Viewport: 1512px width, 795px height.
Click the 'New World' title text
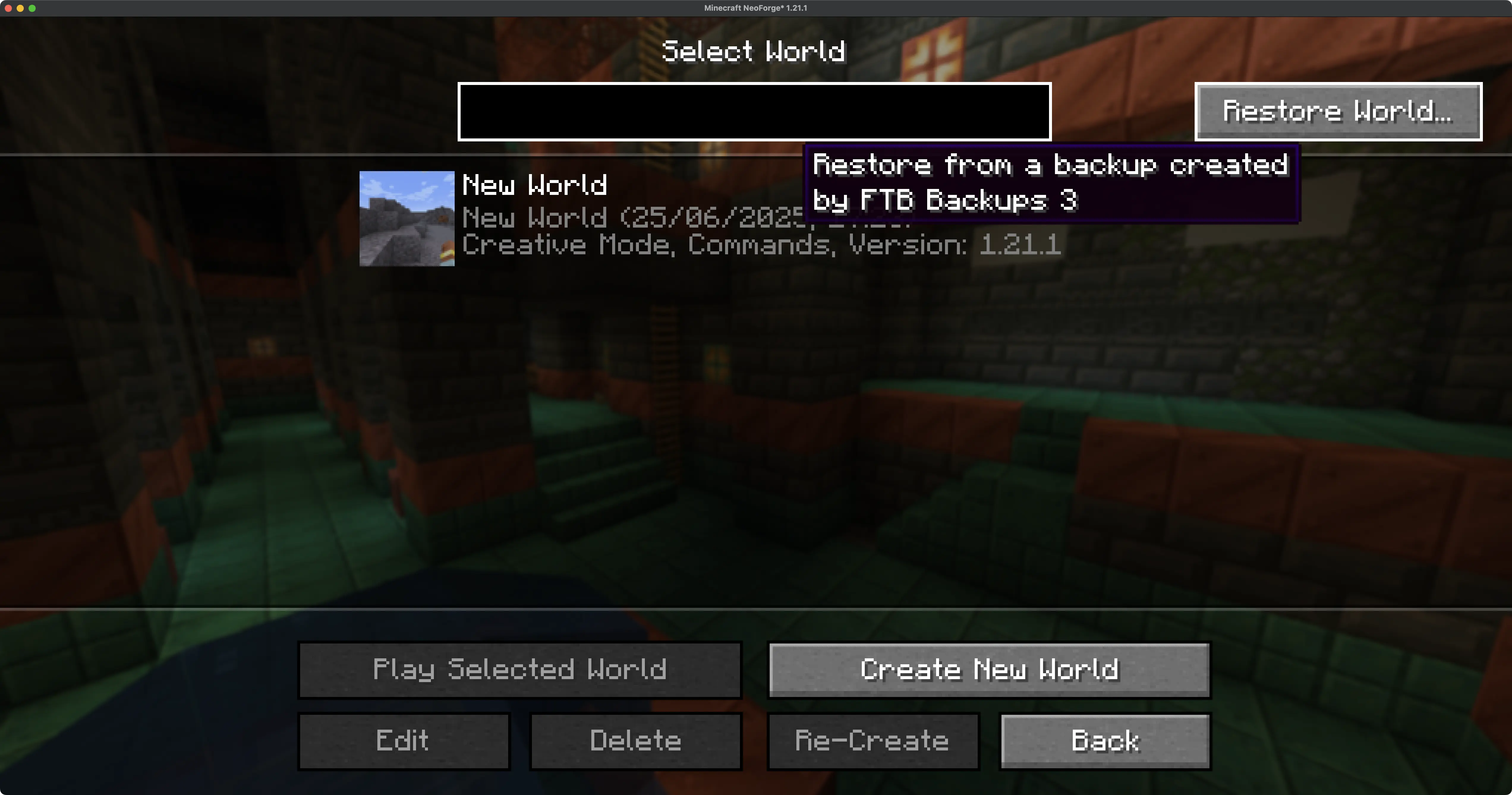pos(535,185)
